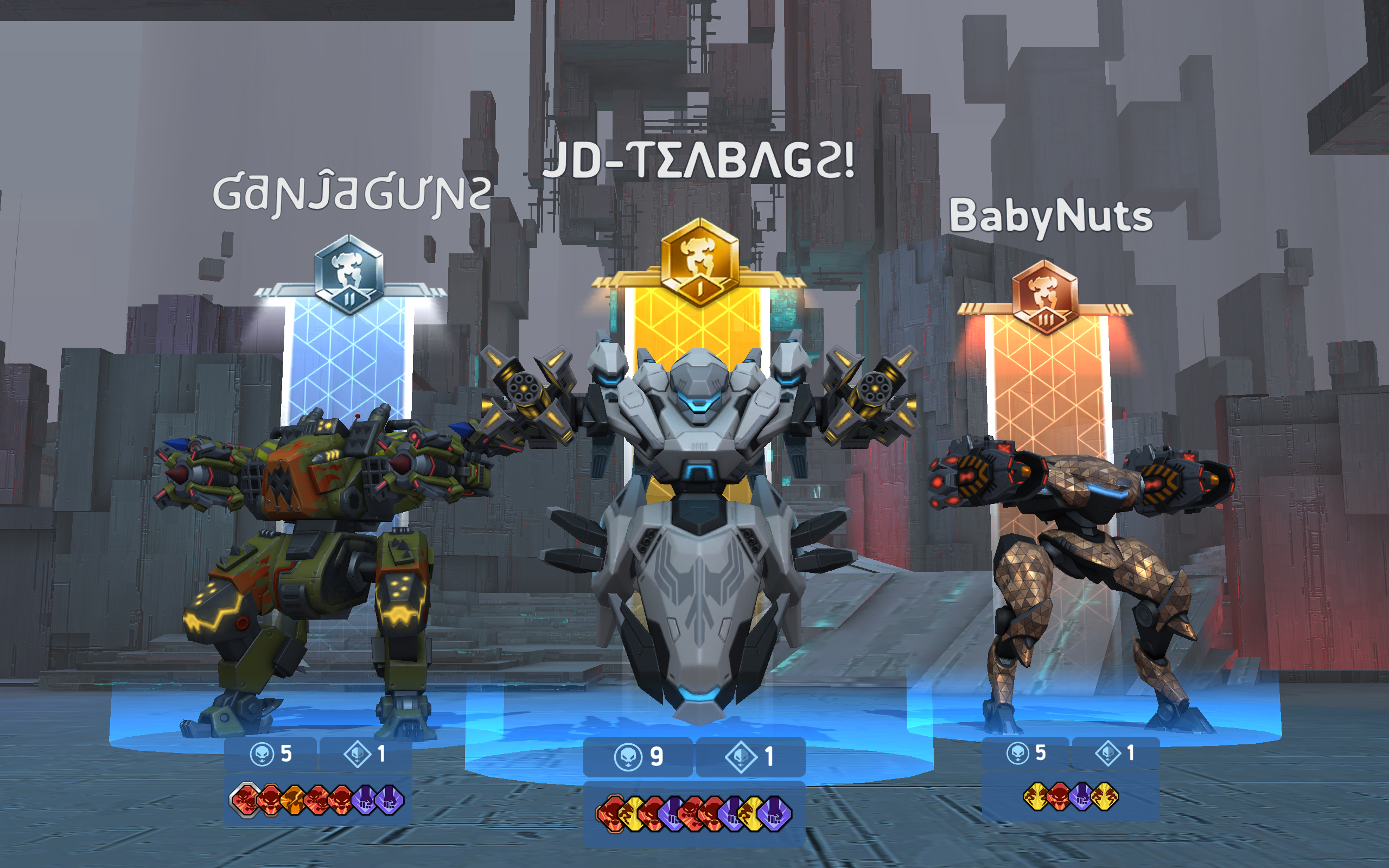The image size is (1389, 868).
Task: Click the orange lightning badge in GanjaGuns' accolade row
Action: coord(295,802)
